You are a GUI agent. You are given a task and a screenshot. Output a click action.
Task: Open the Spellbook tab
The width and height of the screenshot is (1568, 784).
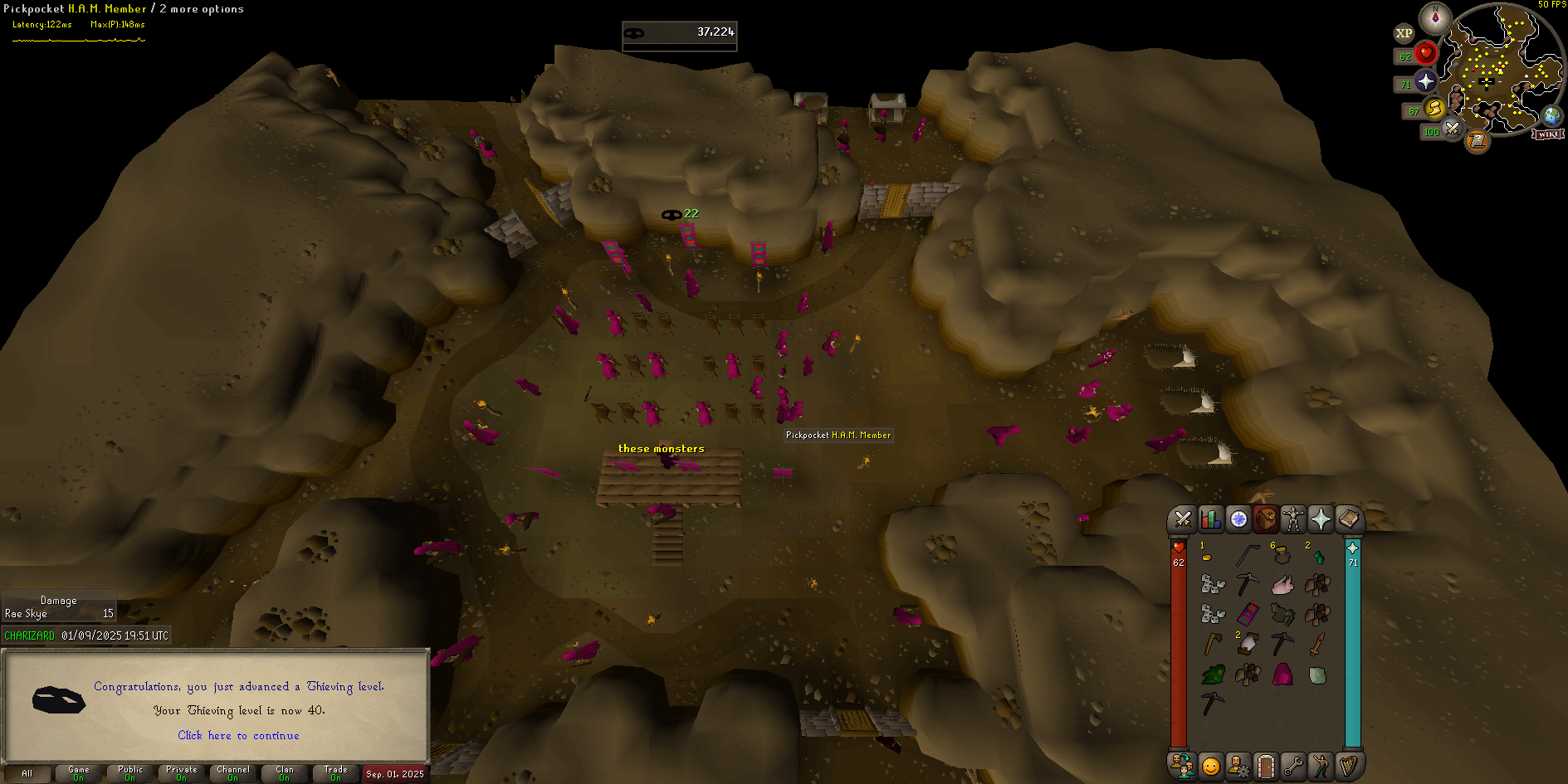[1348, 519]
